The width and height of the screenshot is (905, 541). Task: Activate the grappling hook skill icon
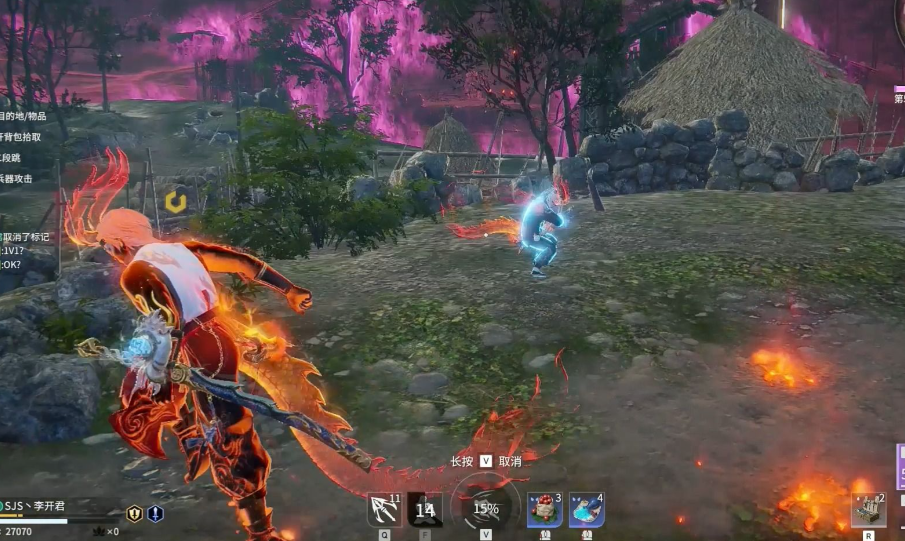[384, 510]
